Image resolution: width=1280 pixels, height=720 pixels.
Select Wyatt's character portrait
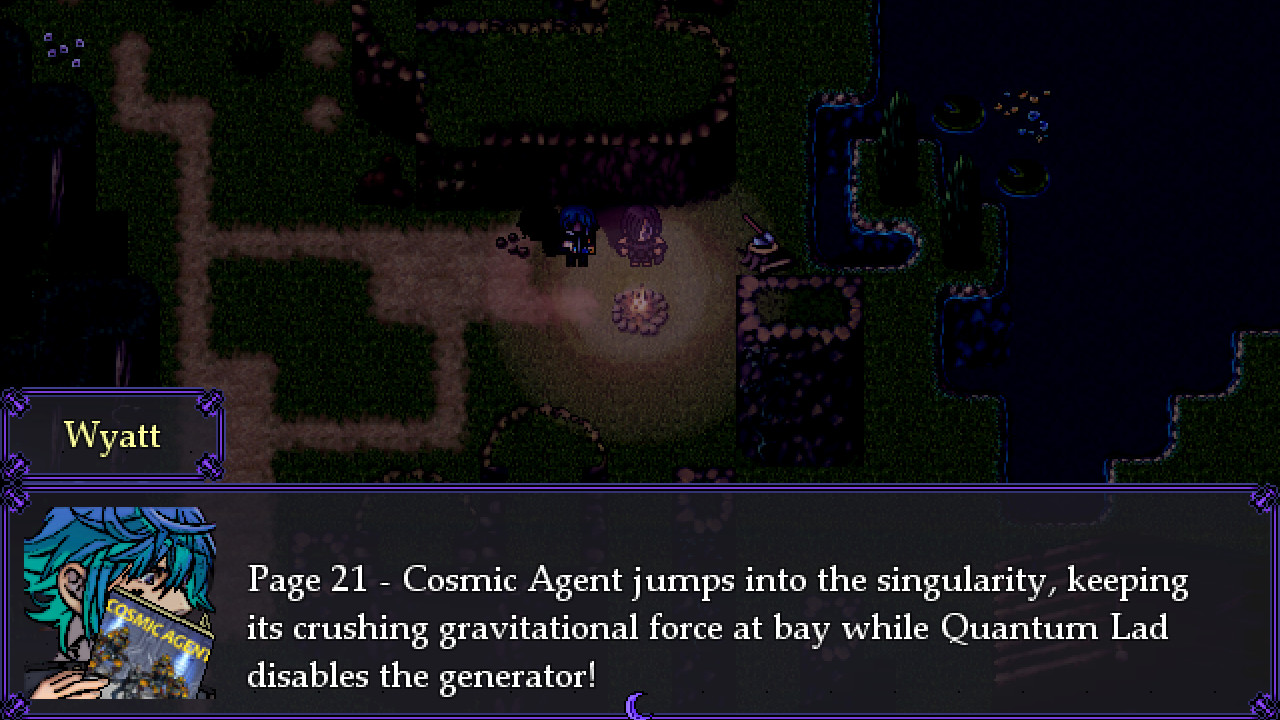click(x=120, y=600)
